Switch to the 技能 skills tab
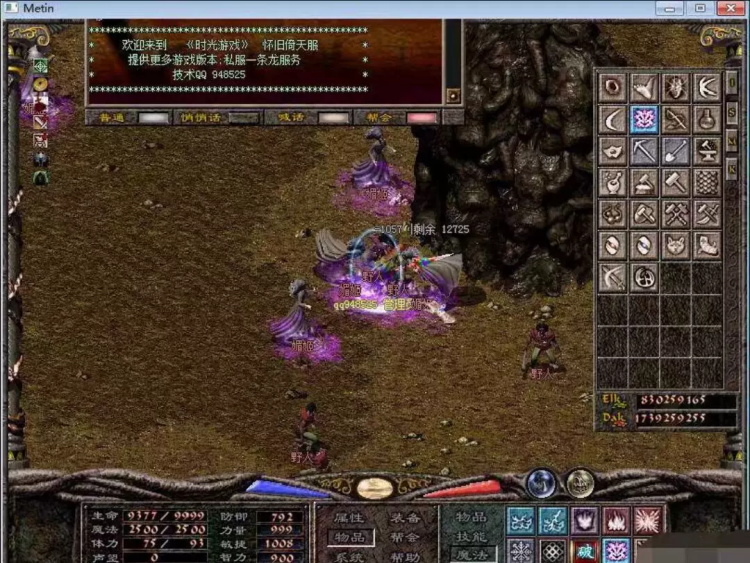The height and width of the screenshot is (563, 750). (x=471, y=536)
